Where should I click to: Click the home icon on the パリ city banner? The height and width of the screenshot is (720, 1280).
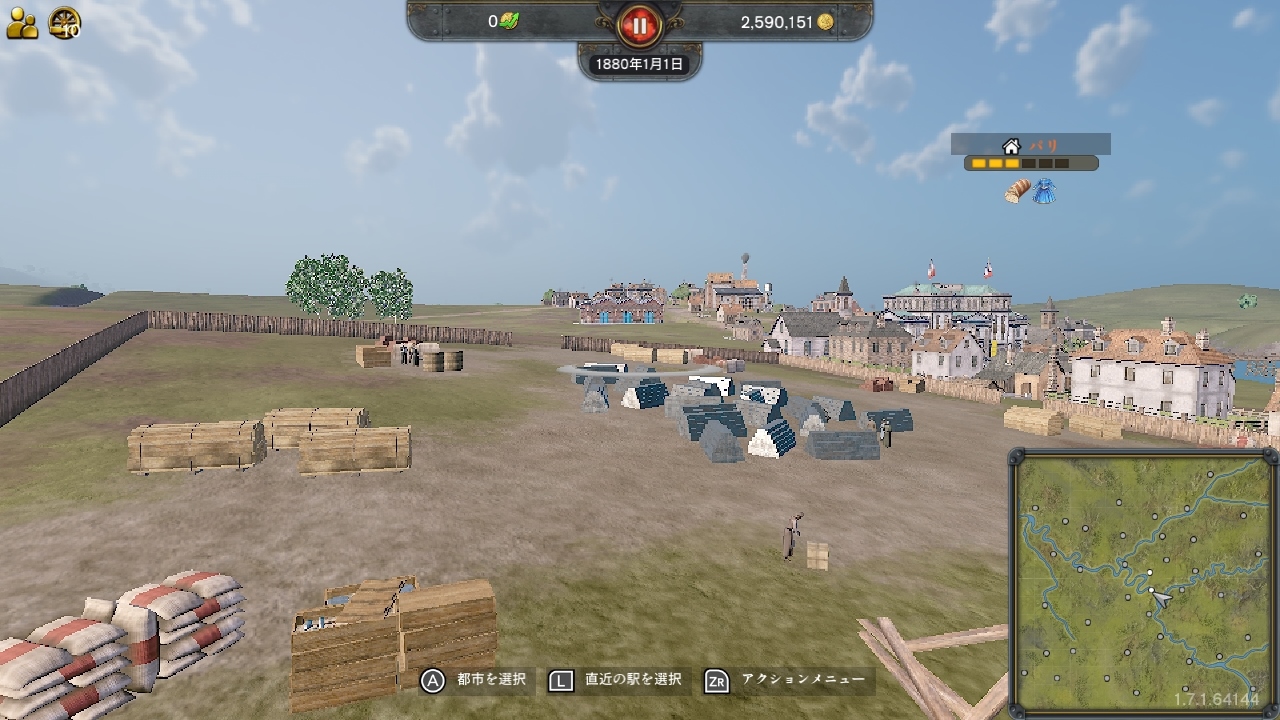point(1010,147)
